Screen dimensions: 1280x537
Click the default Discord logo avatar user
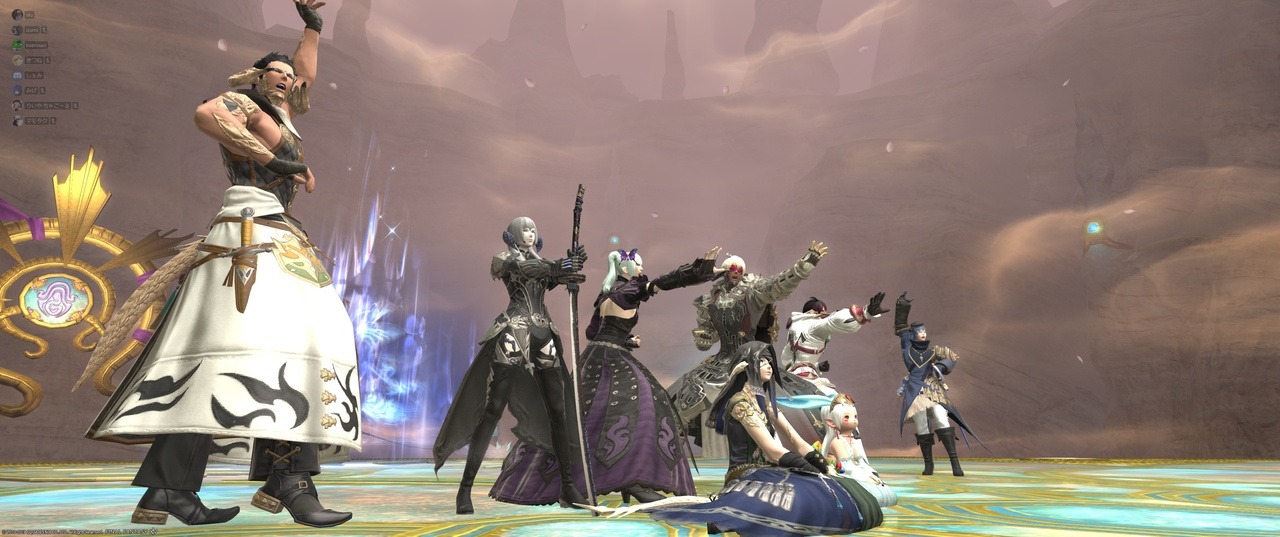17,75
